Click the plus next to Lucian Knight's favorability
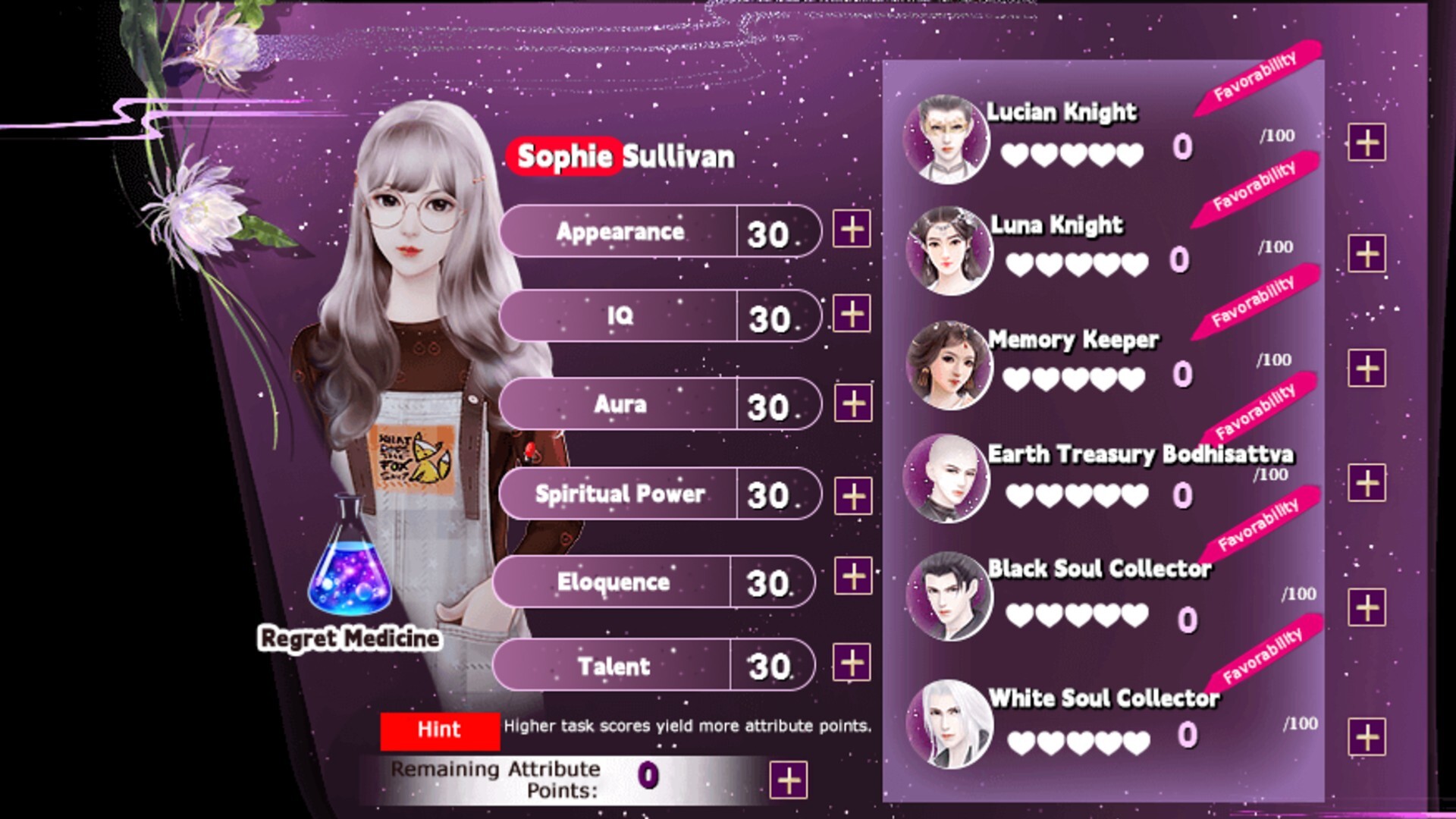The image size is (1456, 819). pyautogui.click(x=1369, y=140)
